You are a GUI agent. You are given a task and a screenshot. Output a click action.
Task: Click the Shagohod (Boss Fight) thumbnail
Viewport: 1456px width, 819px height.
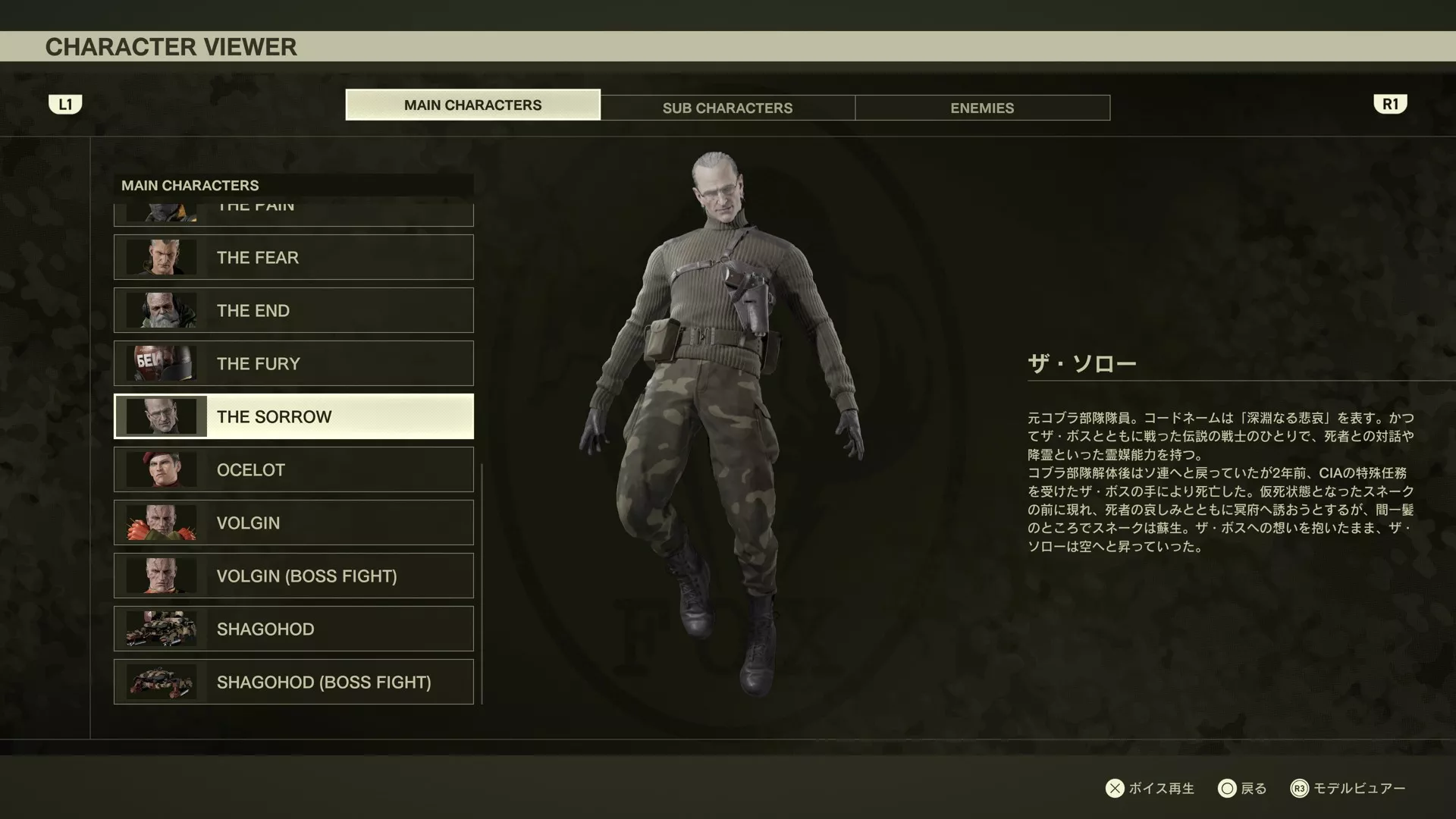click(x=160, y=682)
